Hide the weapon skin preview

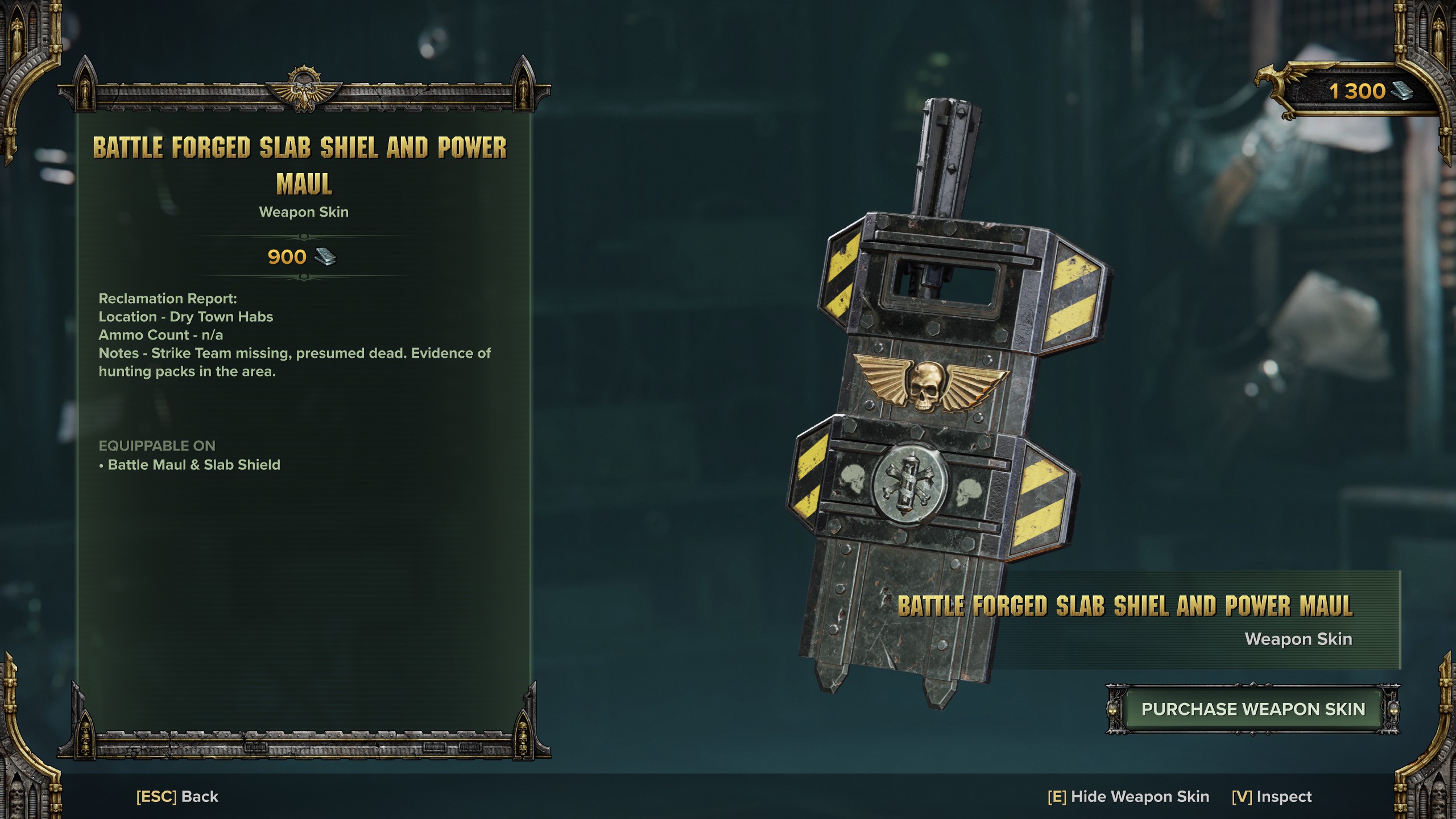[x=1128, y=796]
